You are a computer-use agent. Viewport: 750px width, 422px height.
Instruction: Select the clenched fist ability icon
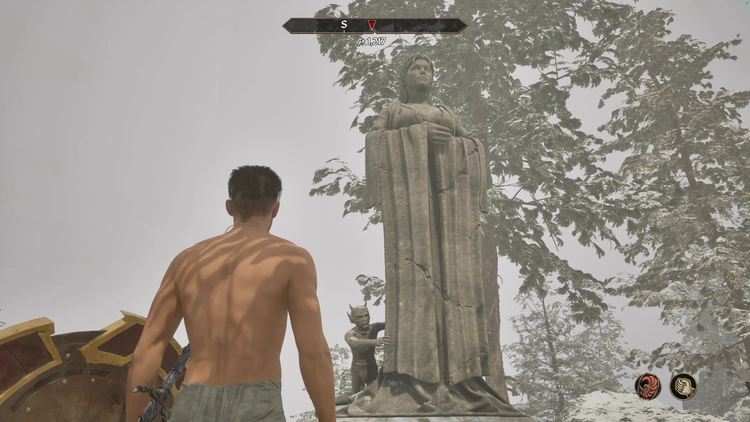[x=684, y=386]
